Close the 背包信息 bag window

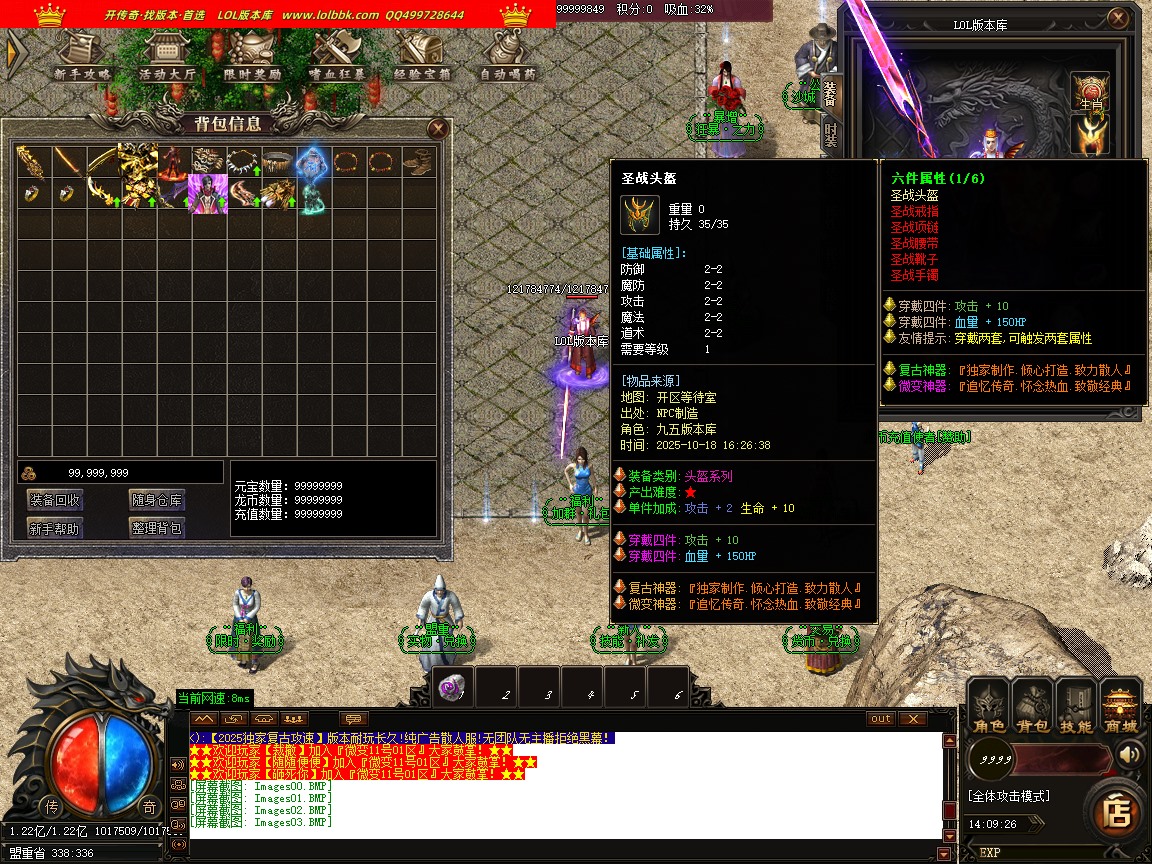click(x=437, y=128)
